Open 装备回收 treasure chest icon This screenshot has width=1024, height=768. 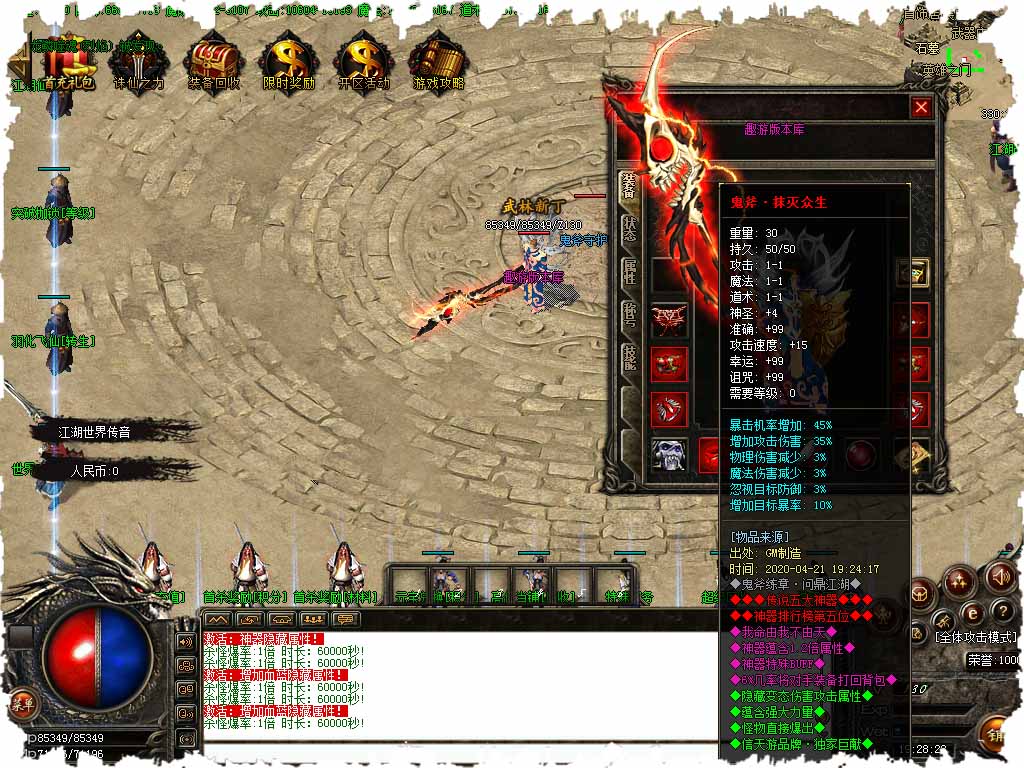214,63
